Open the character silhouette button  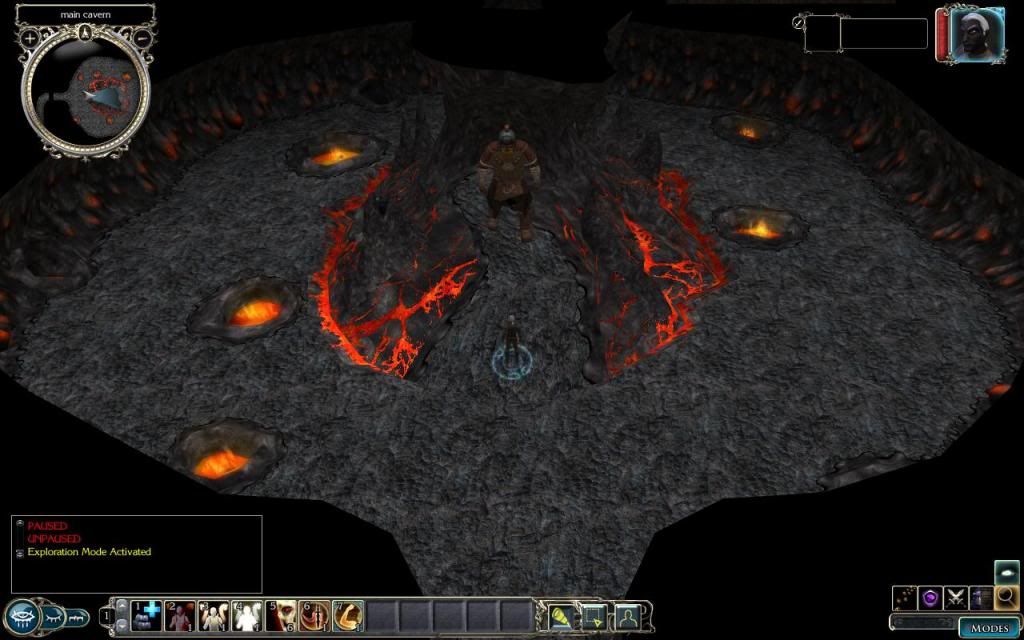(x=628, y=616)
